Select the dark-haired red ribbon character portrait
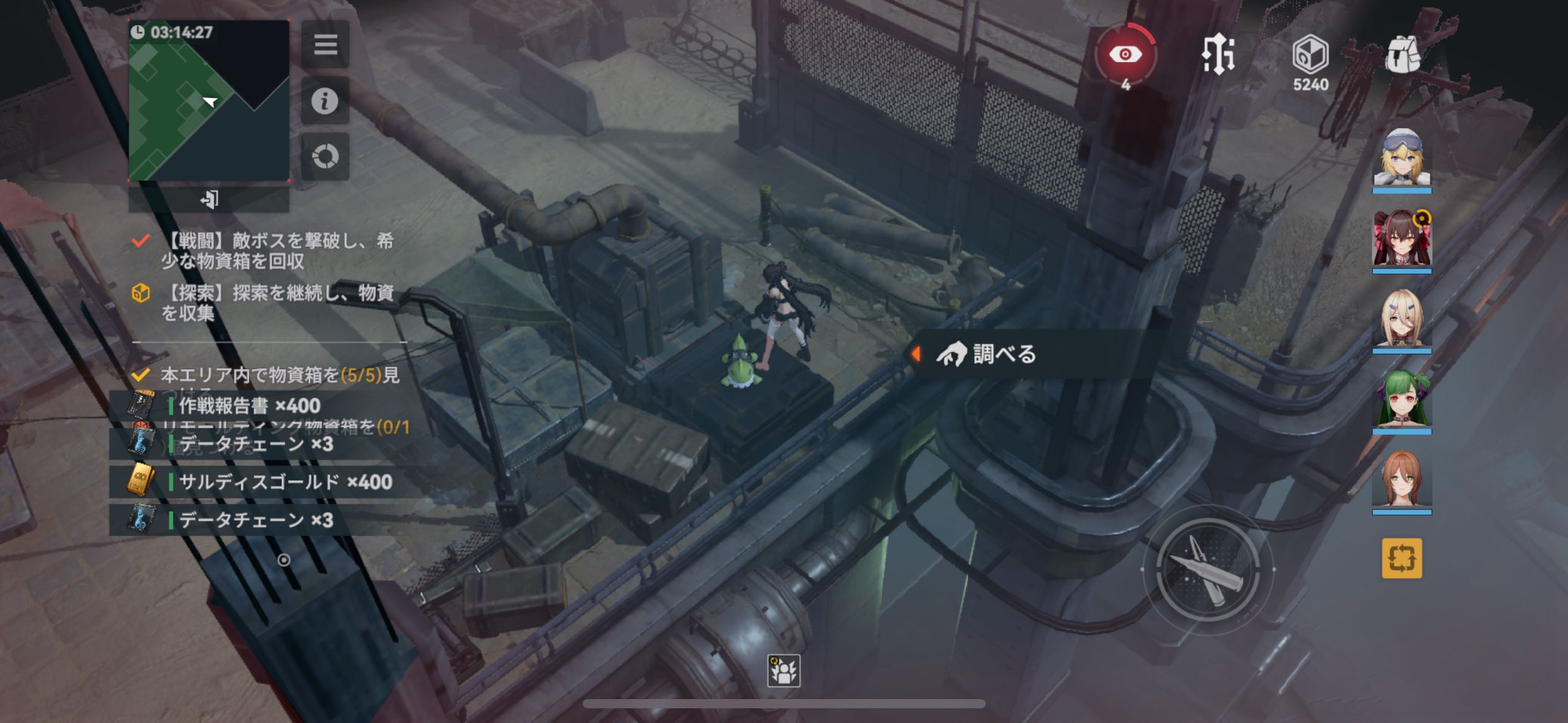Viewport: 1568px width, 723px height. pos(1402,239)
